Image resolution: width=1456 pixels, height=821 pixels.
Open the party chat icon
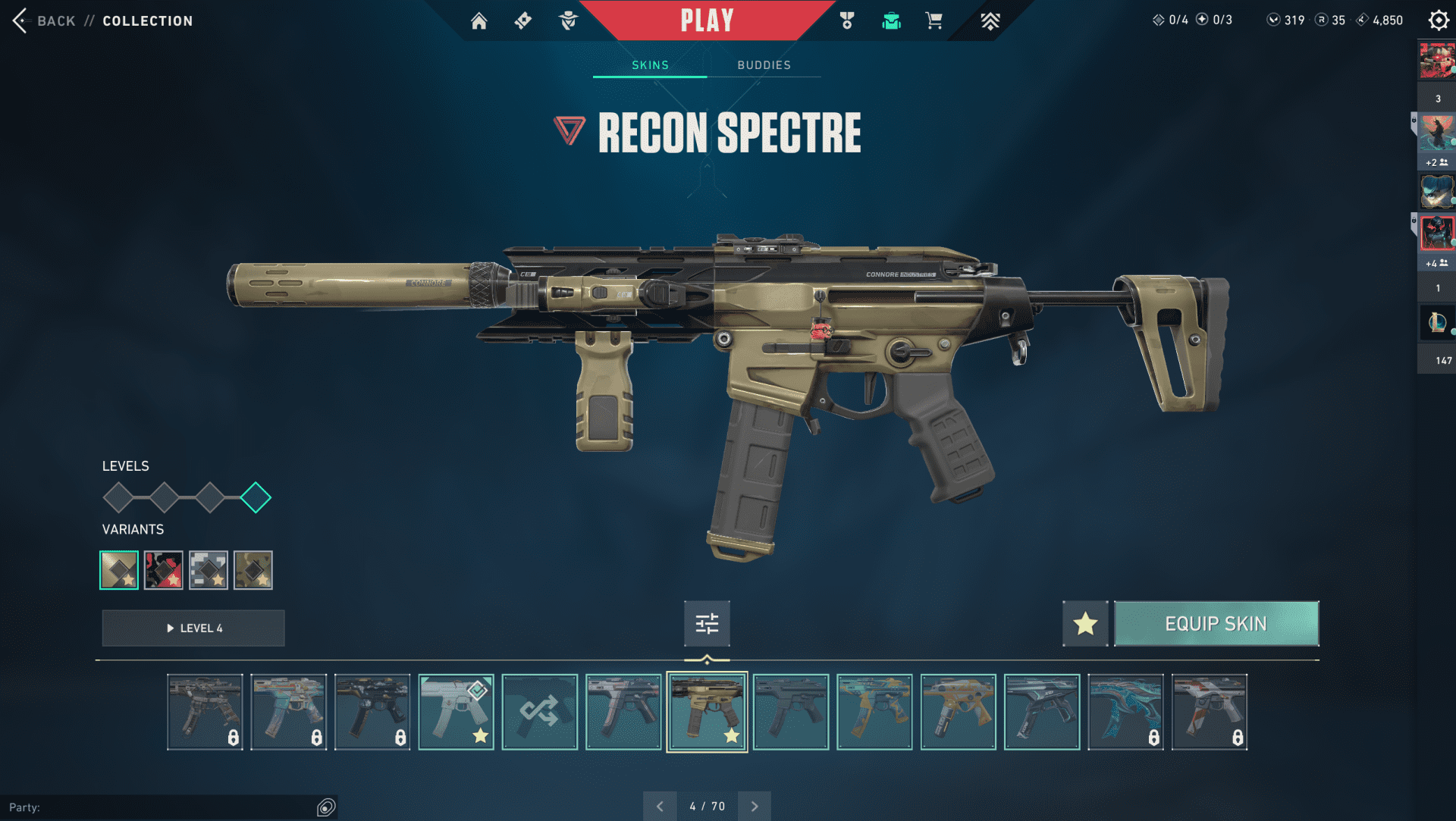click(x=326, y=807)
